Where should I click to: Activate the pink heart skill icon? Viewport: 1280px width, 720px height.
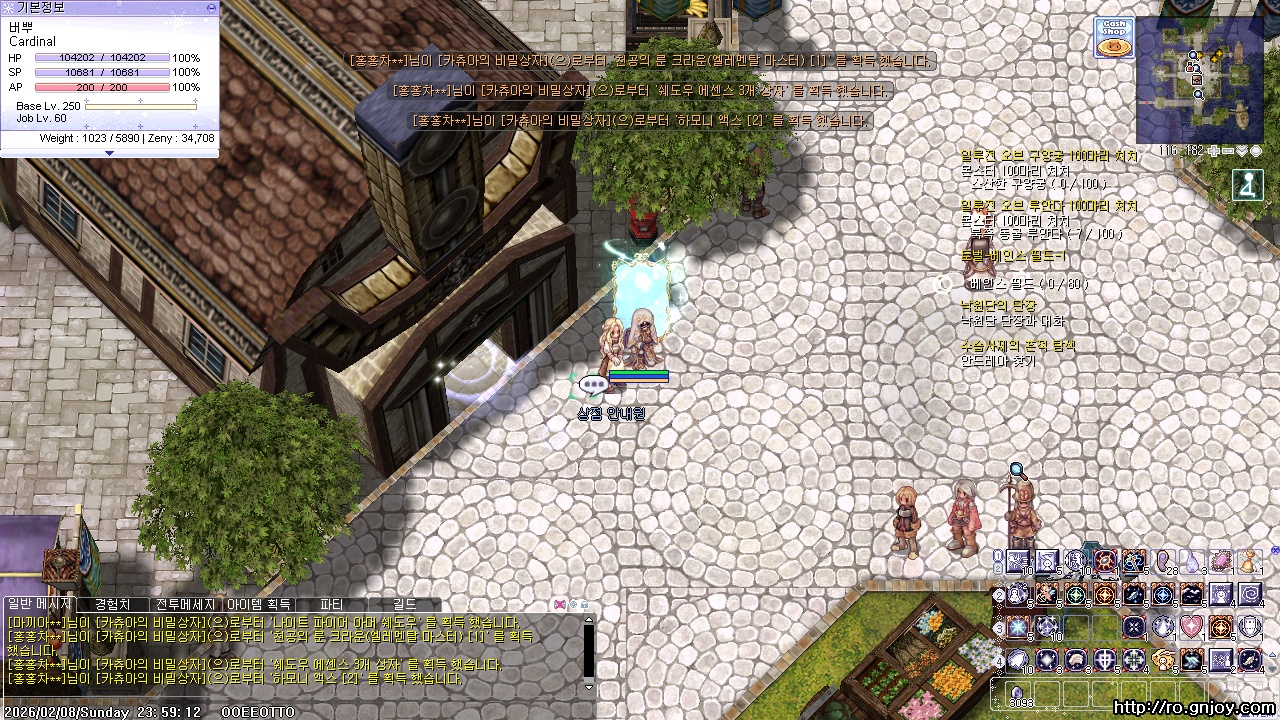[x=1191, y=628]
